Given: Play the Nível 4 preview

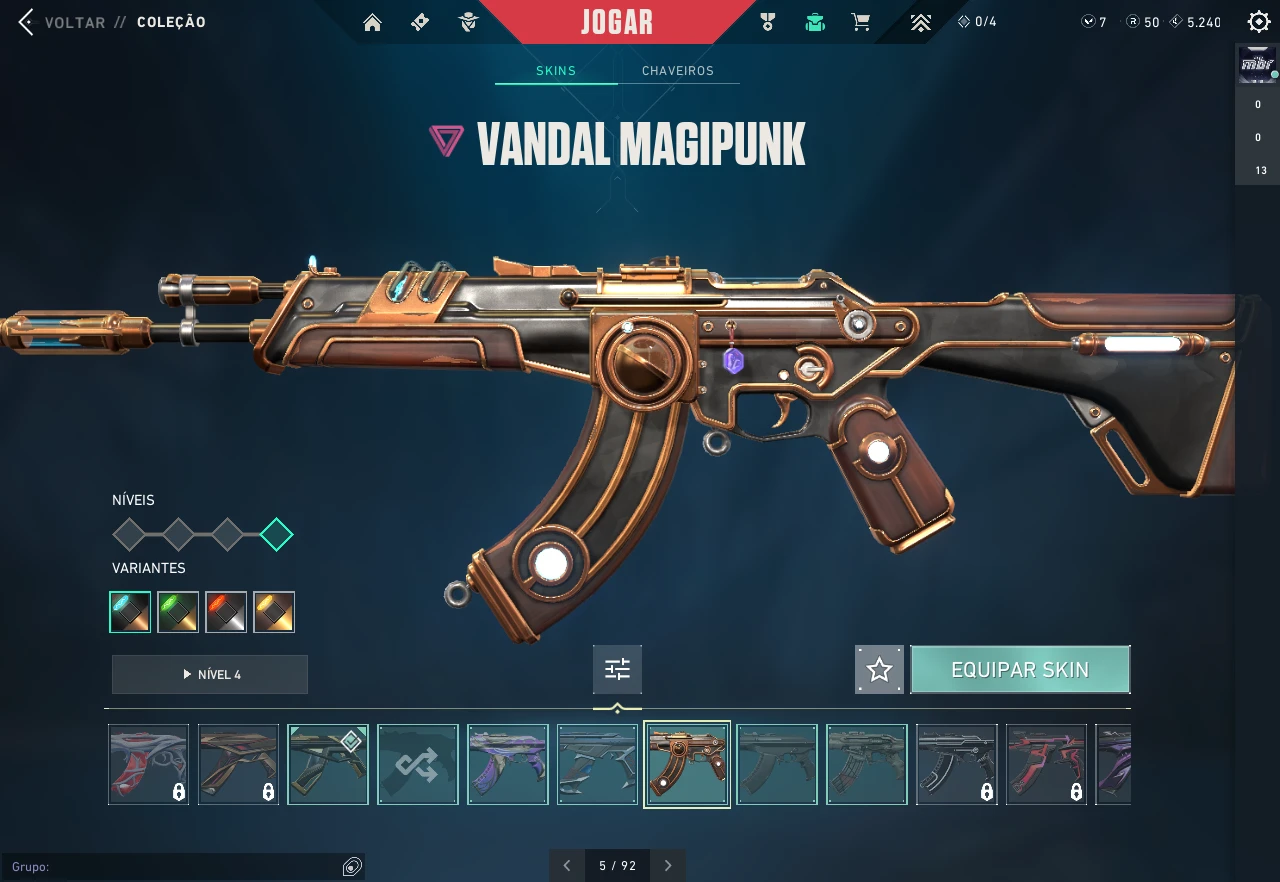Looking at the screenshot, I should click(210, 674).
